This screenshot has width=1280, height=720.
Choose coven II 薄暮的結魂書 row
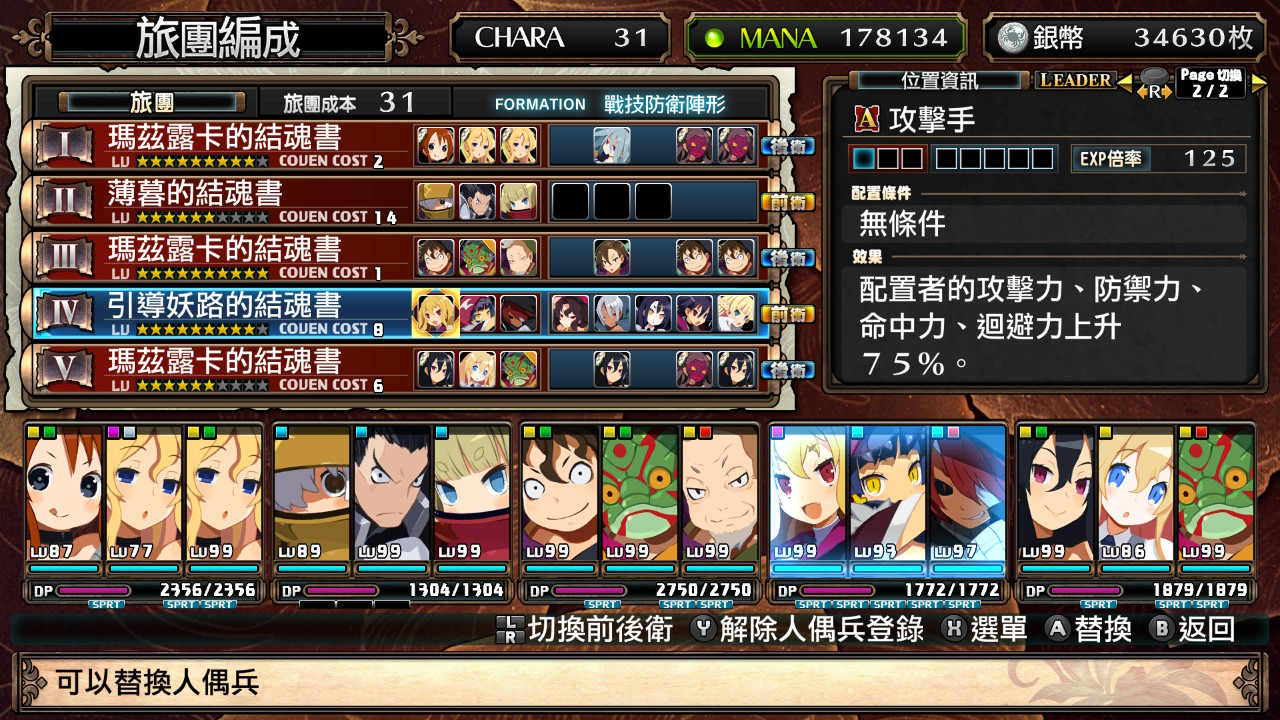click(225, 201)
